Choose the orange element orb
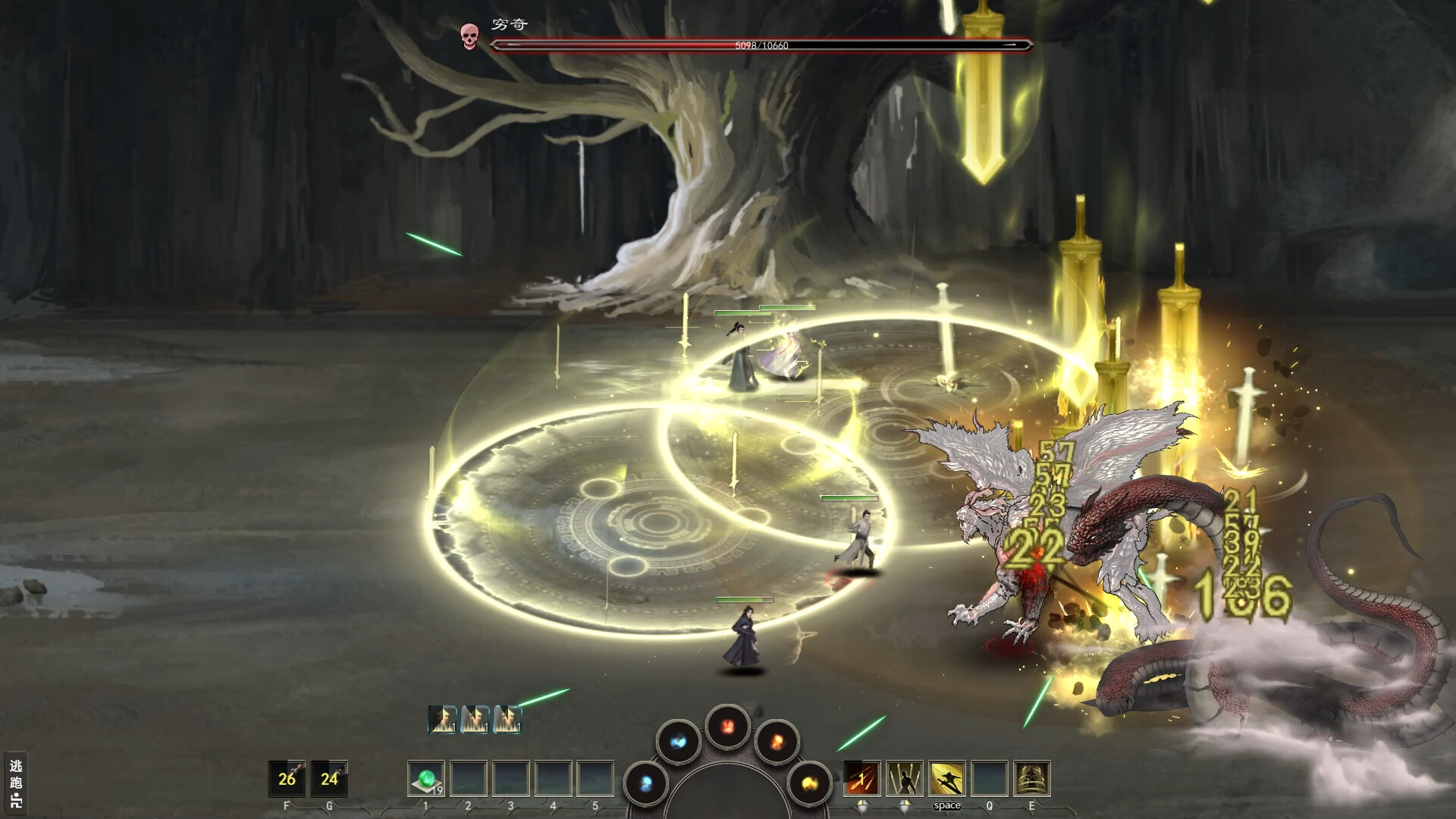Image resolution: width=1456 pixels, height=819 pixels. coord(777,740)
